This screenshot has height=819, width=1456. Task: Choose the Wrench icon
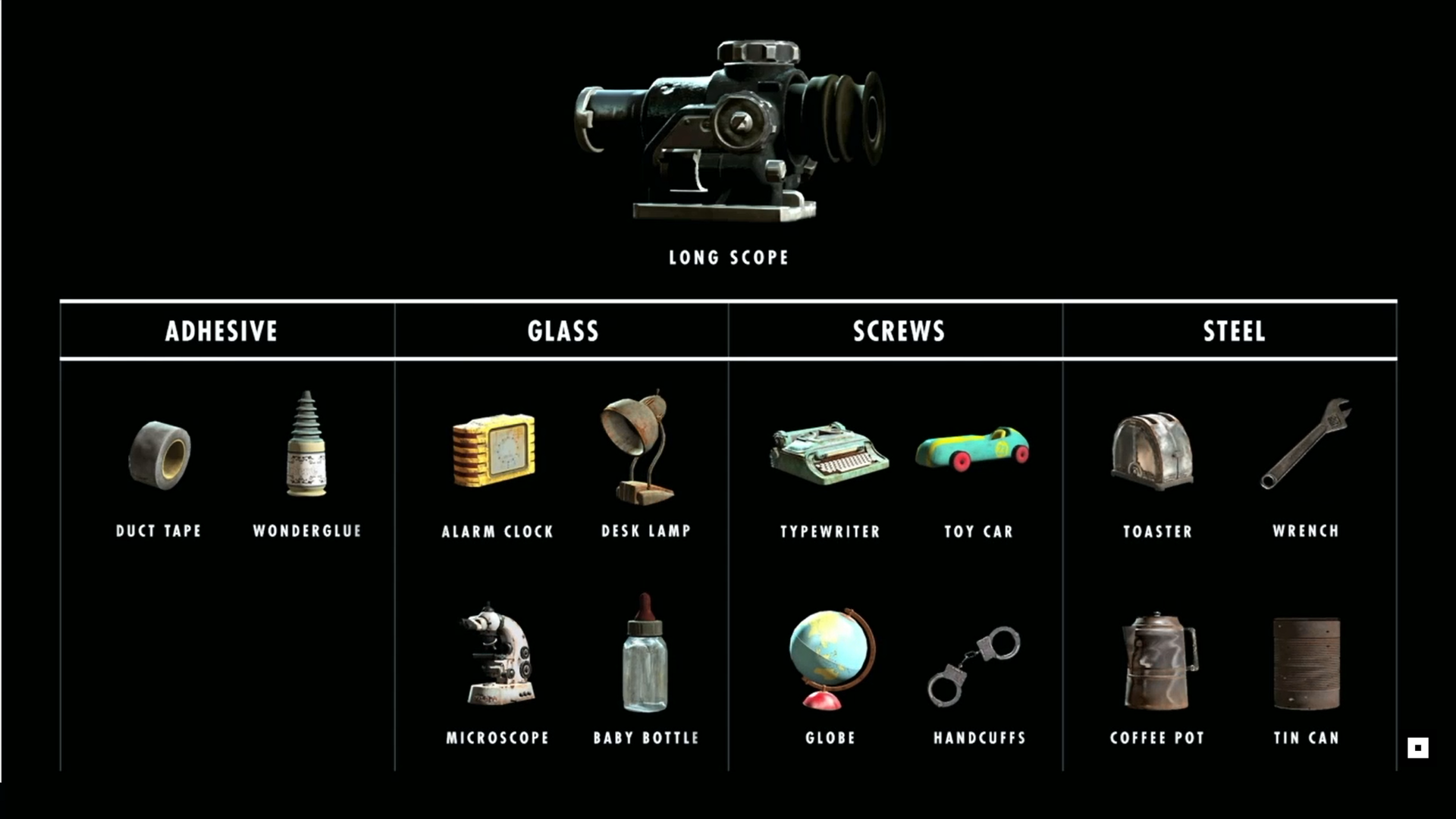pos(1306,444)
